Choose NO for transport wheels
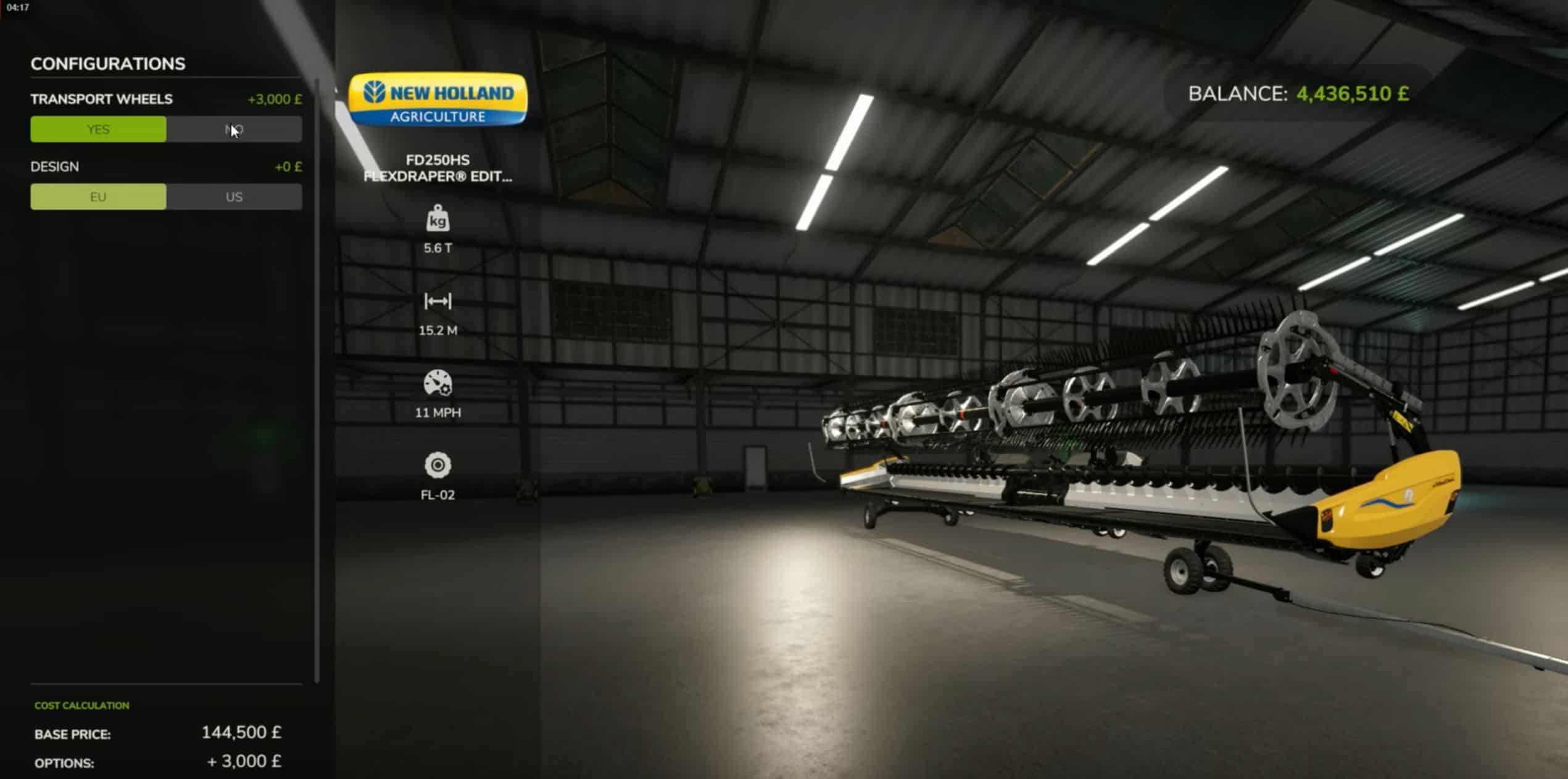Image resolution: width=1568 pixels, height=779 pixels. pyautogui.click(x=234, y=130)
